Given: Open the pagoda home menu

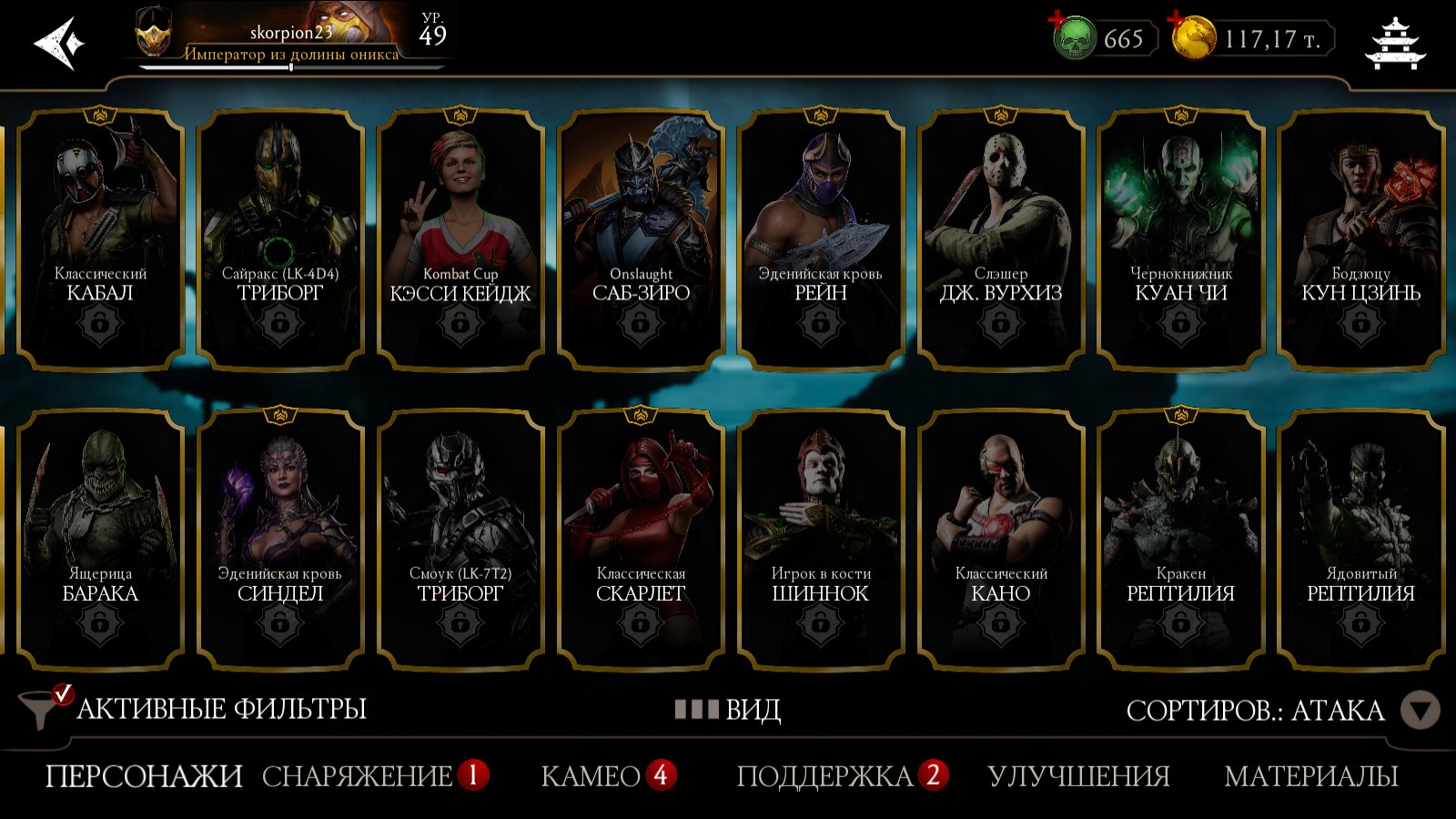Looking at the screenshot, I should coord(1395,43).
